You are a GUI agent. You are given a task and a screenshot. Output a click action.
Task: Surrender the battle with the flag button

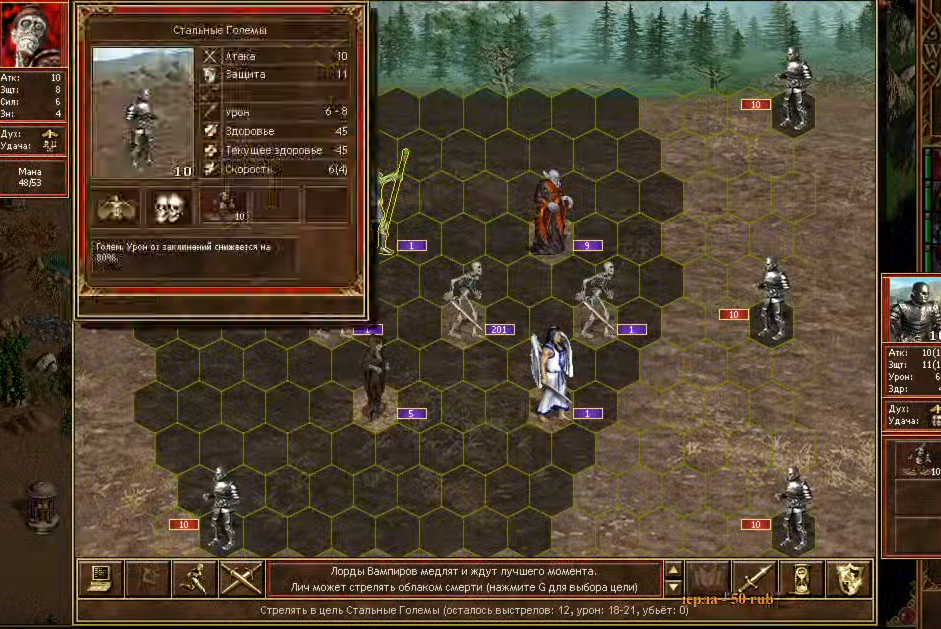pos(150,578)
